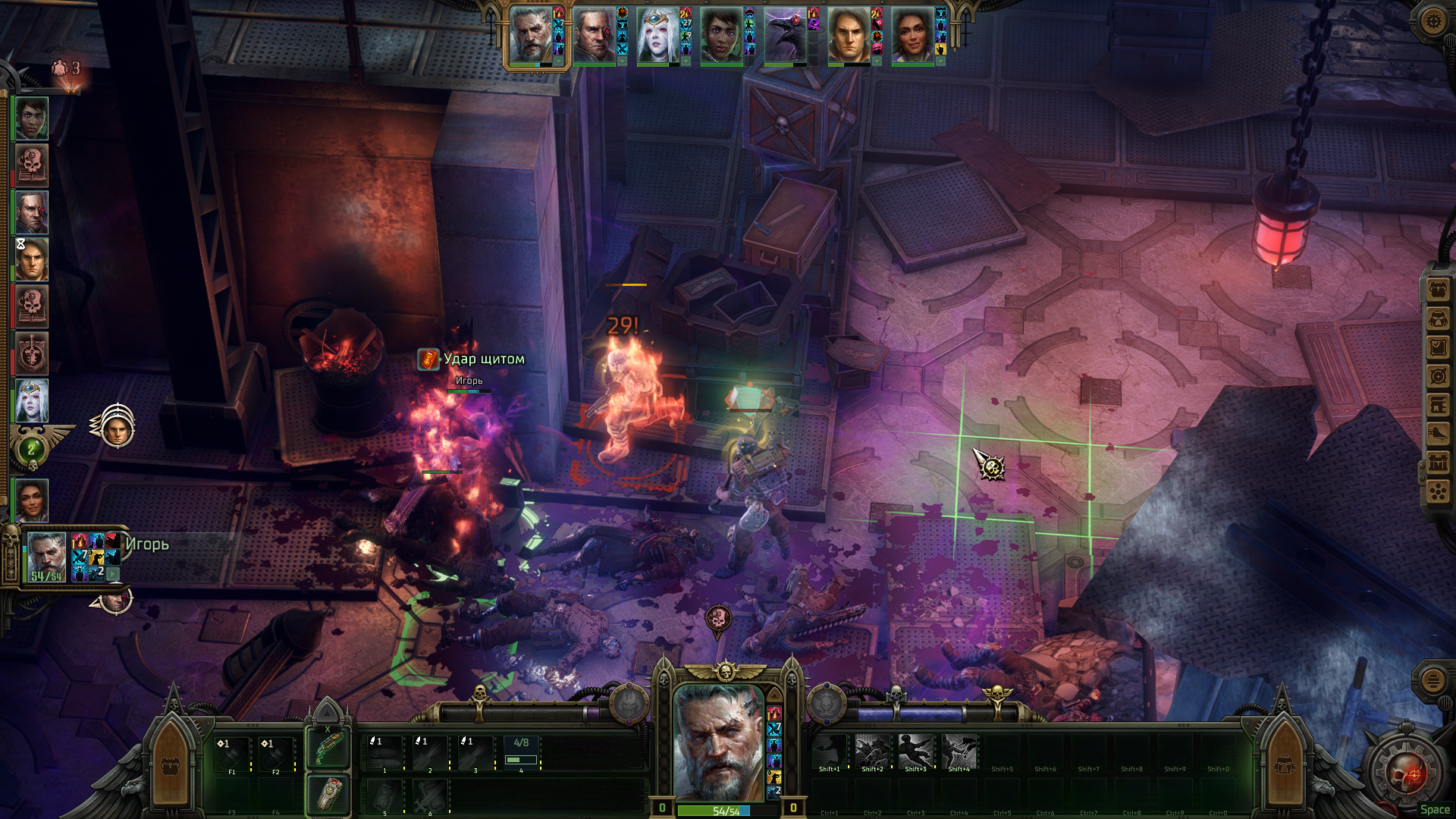Open the character sheet helmet side button
Screen dimensions: 1456x819
click(x=1438, y=318)
